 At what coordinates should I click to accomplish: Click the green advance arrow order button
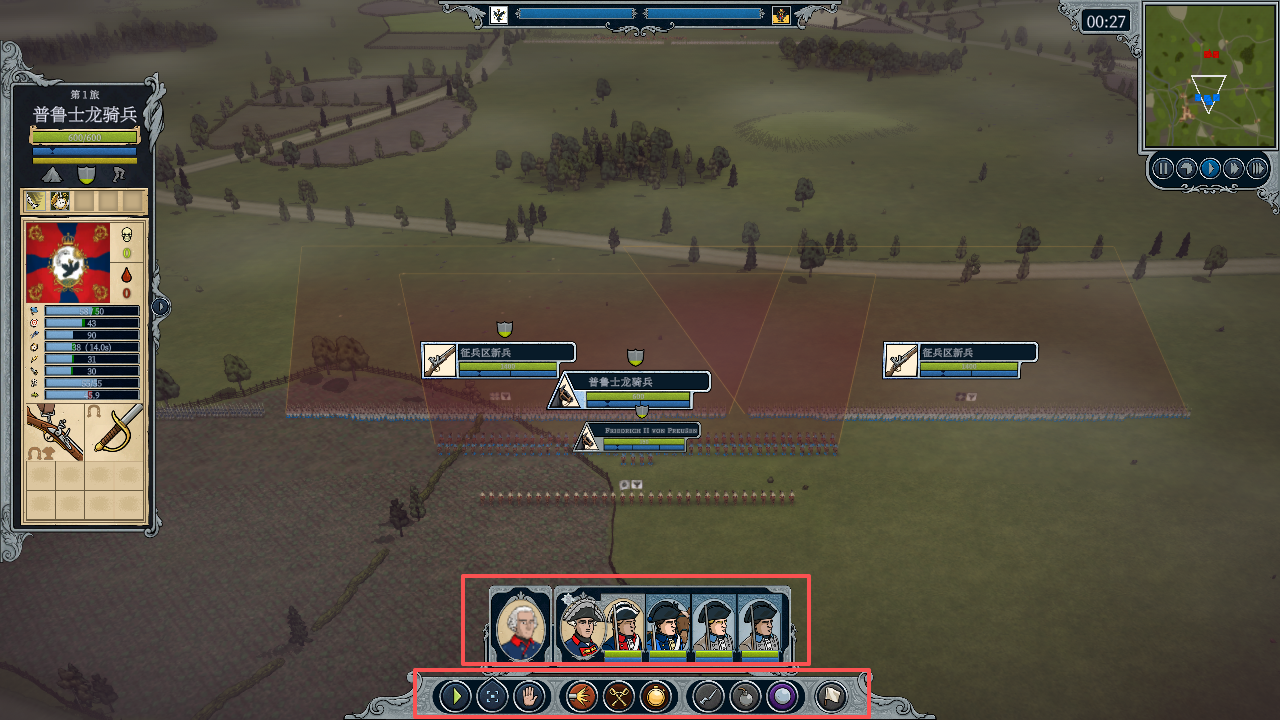pos(455,696)
